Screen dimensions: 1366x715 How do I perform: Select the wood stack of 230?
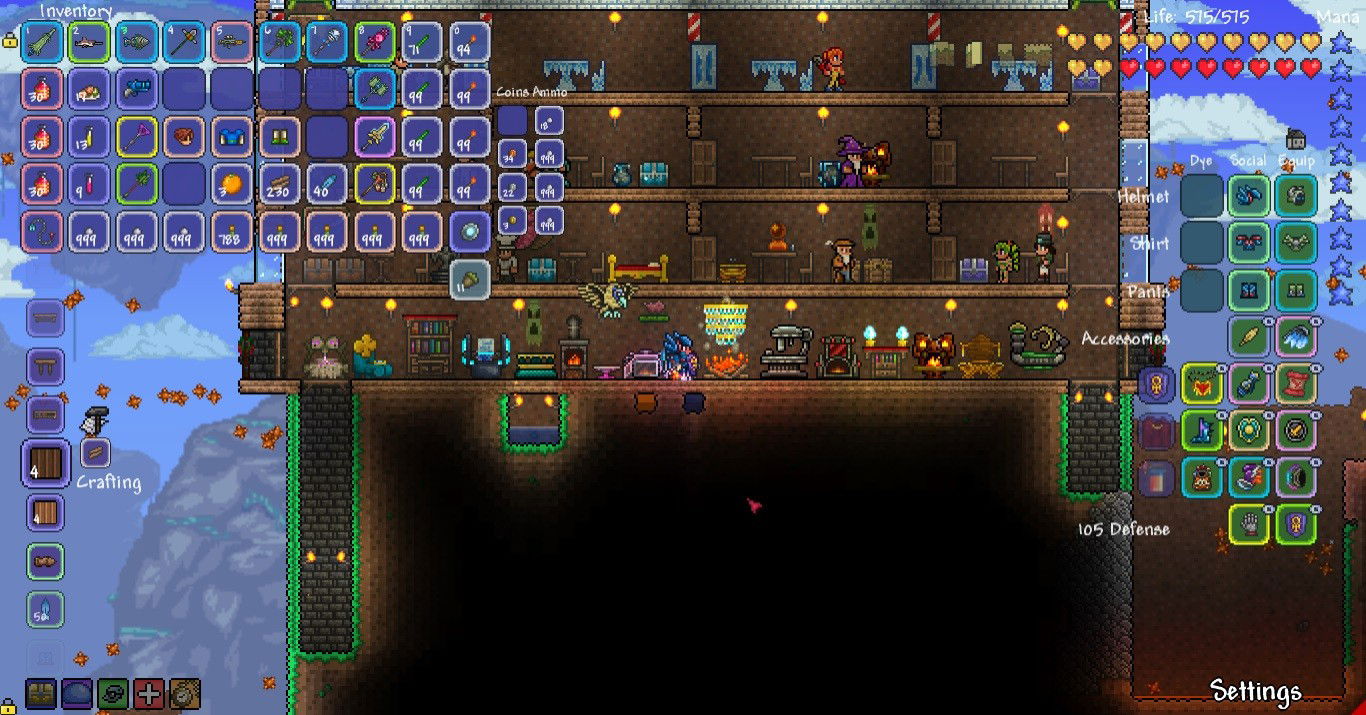coord(280,184)
